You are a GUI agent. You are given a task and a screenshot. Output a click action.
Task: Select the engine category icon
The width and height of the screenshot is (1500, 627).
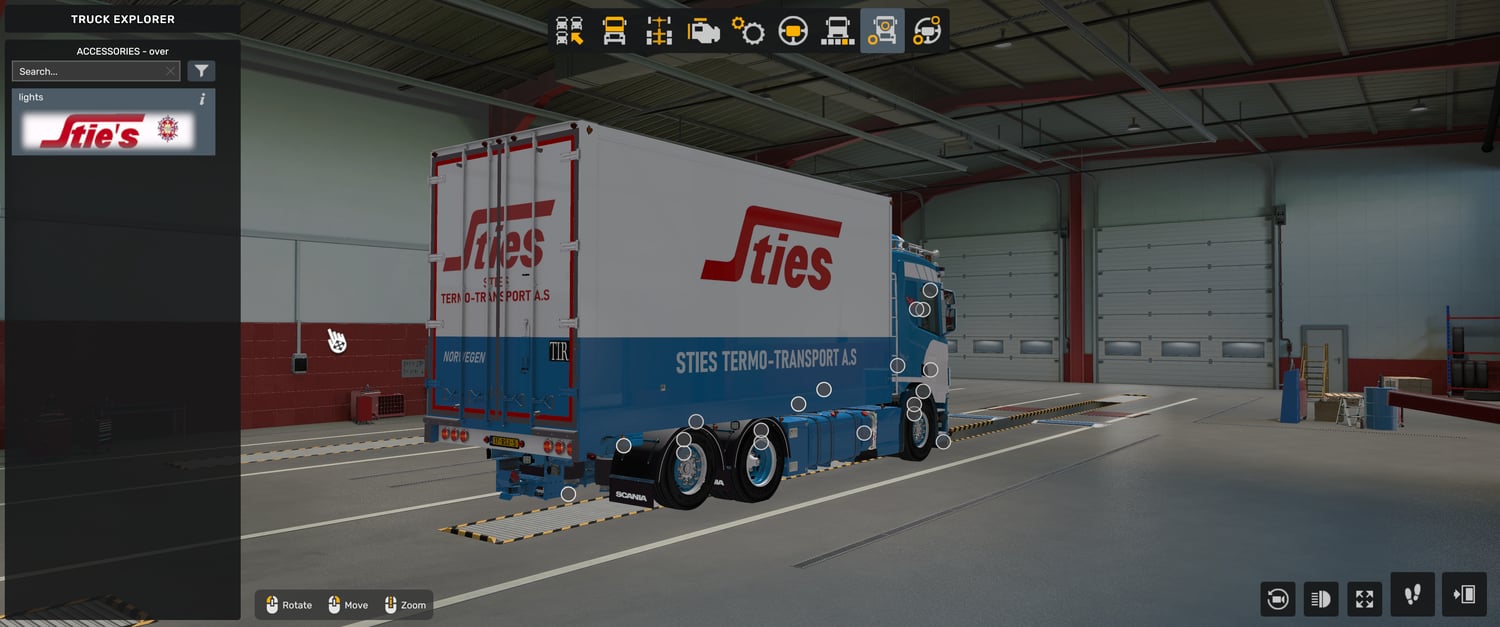click(704, 31)
